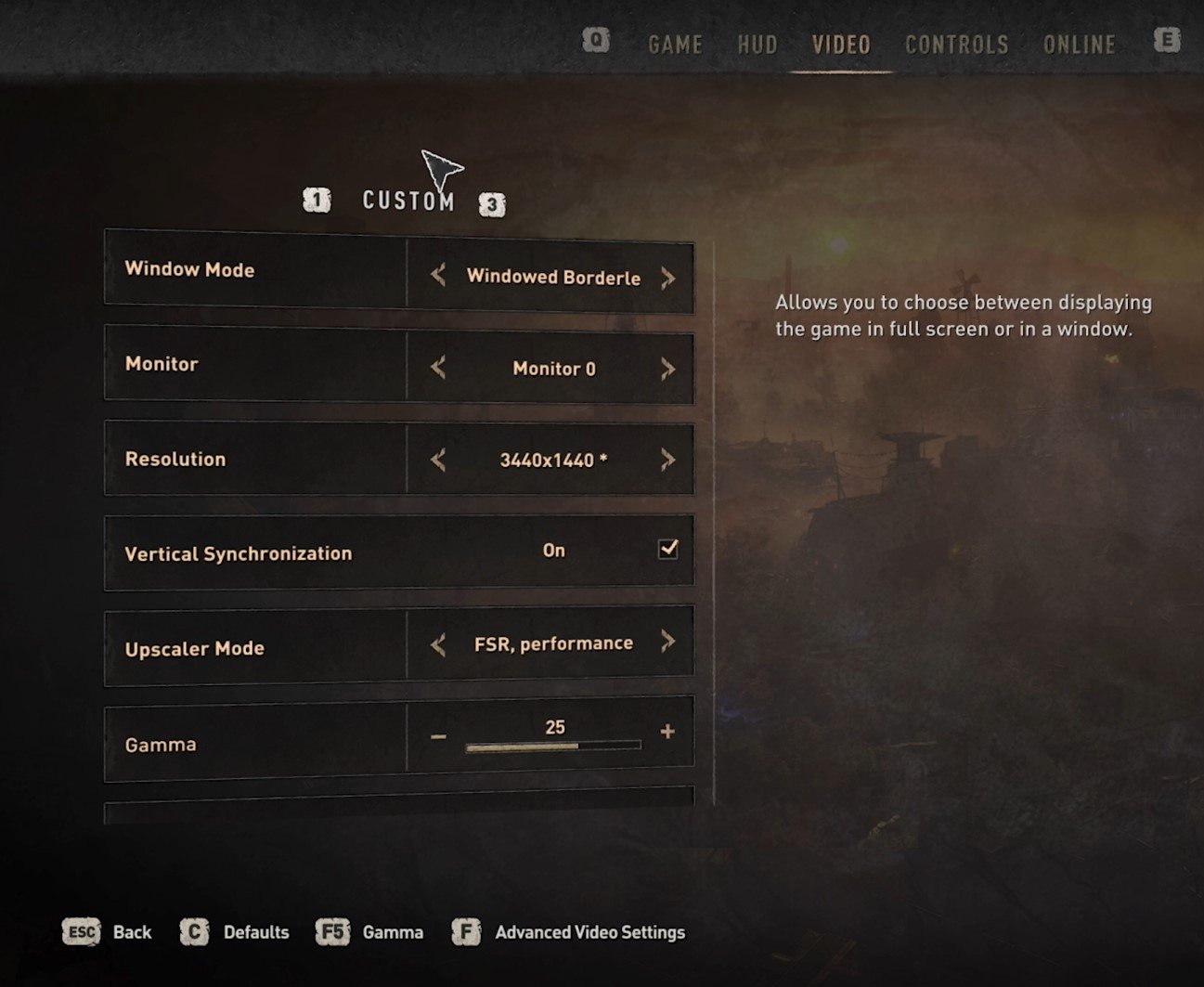Click the Gamma slider bar
Image resolution: width=1204 pixels, height=987 pixels.
point(553,746)
